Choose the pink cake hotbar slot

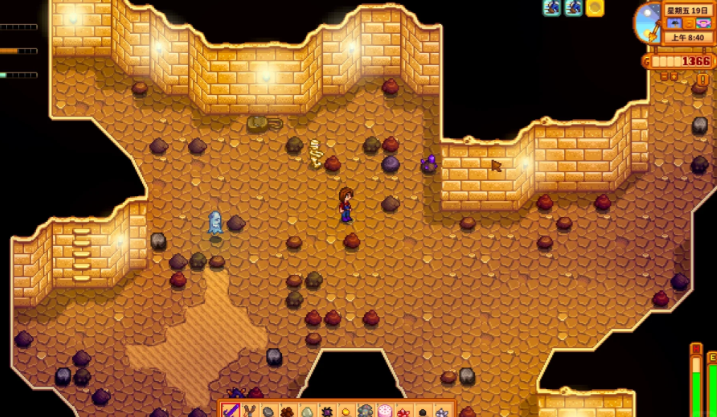(384, 411)
